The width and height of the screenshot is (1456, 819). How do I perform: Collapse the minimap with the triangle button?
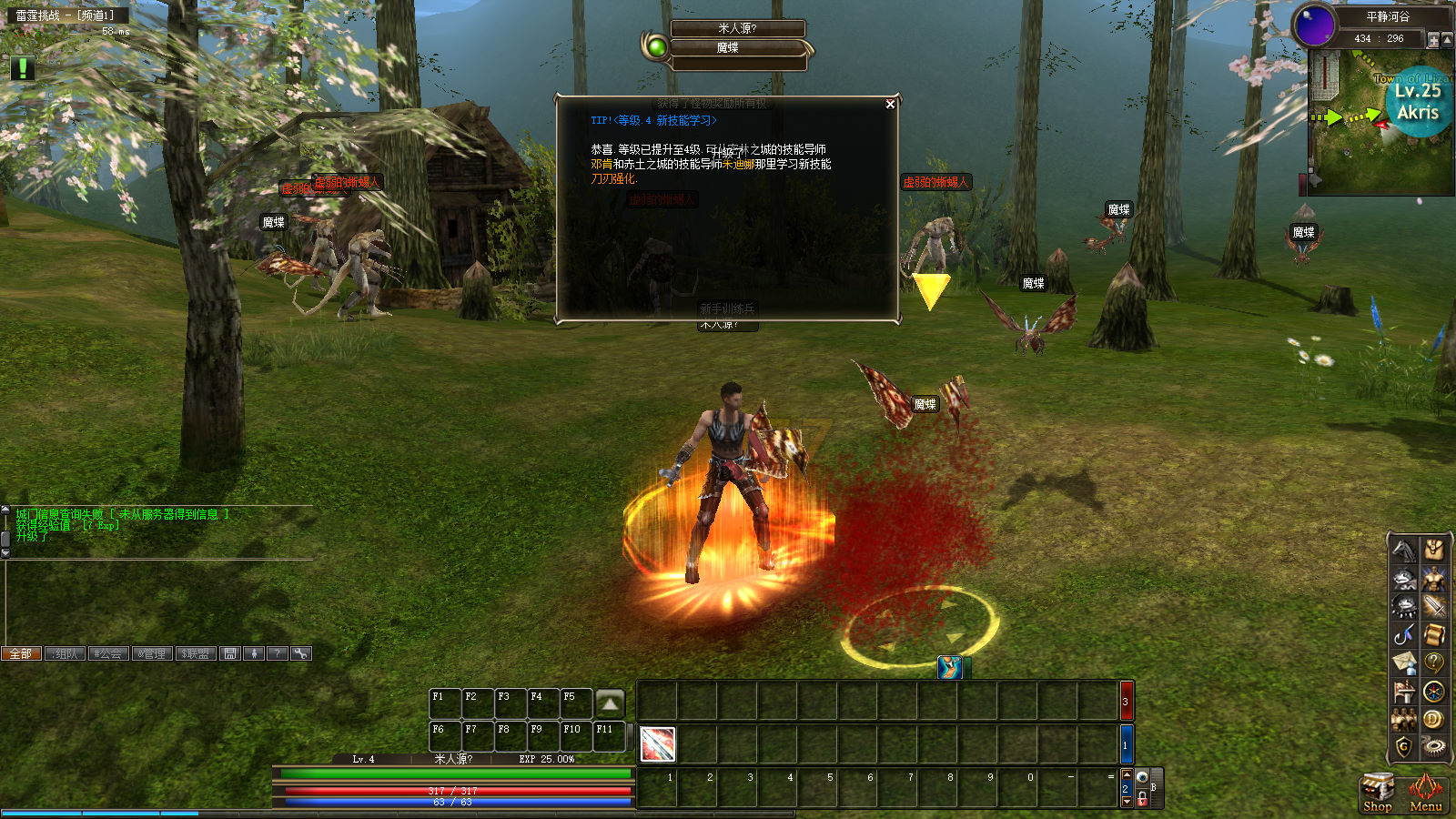pos(1448,40)
